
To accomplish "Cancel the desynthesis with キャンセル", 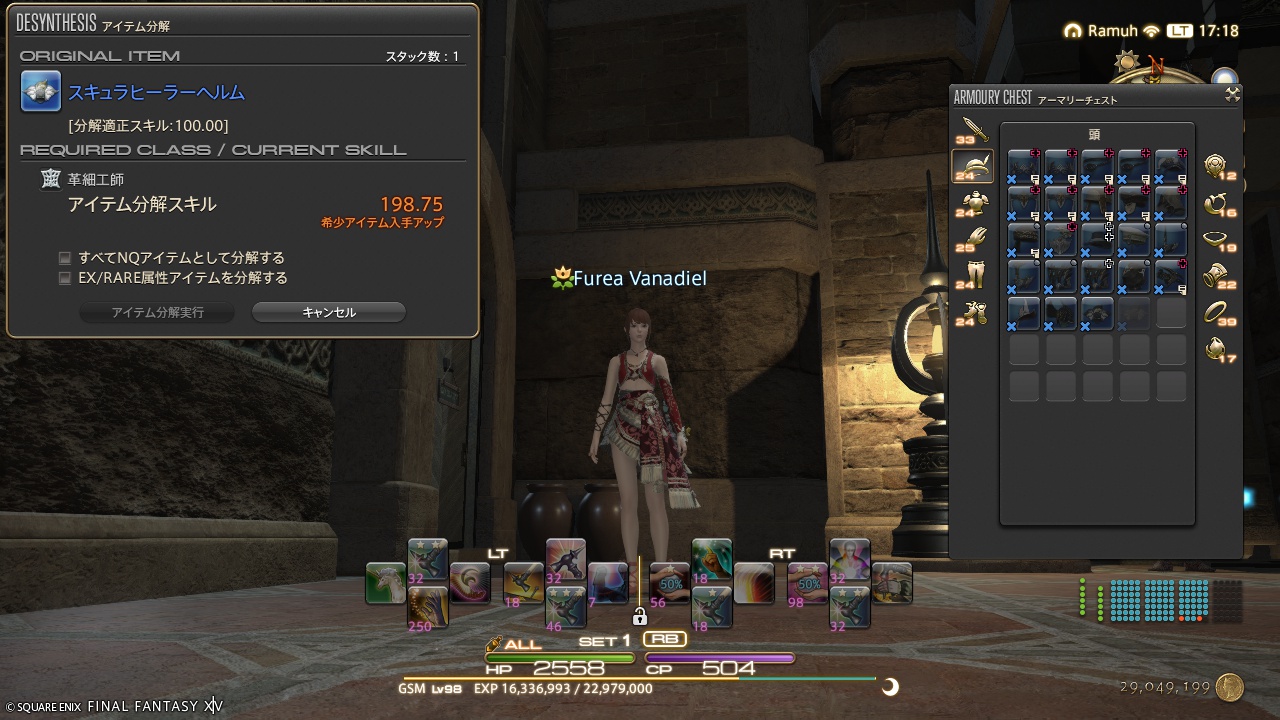I will (x=328, y=312).
